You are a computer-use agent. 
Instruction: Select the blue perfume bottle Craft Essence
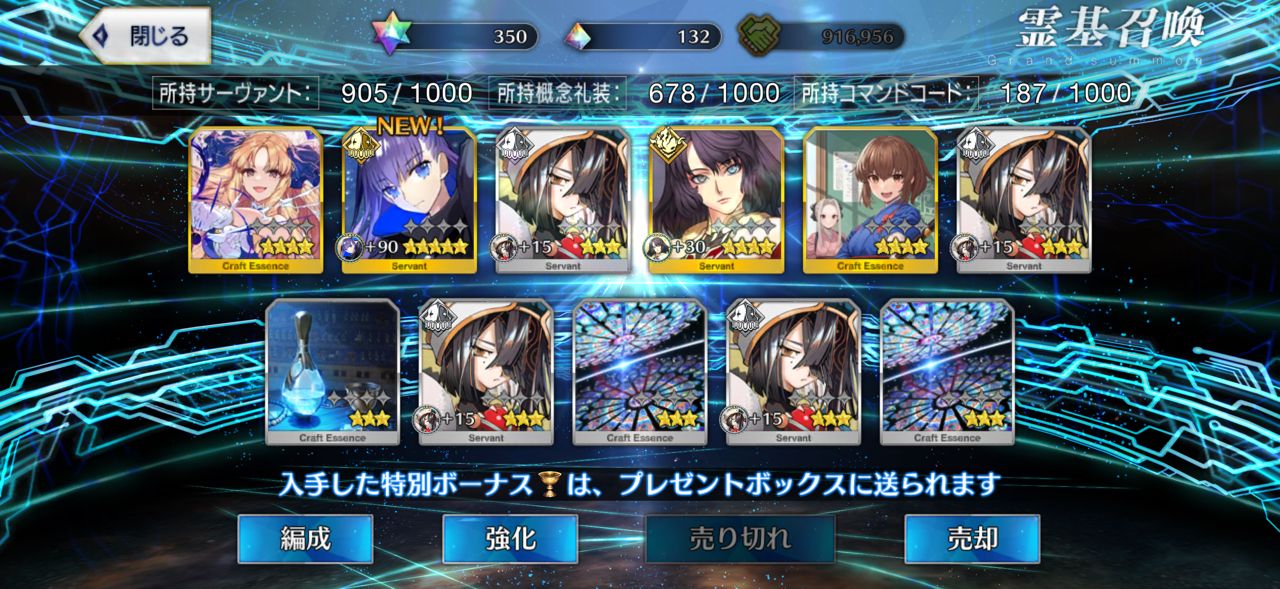(332, 372)
